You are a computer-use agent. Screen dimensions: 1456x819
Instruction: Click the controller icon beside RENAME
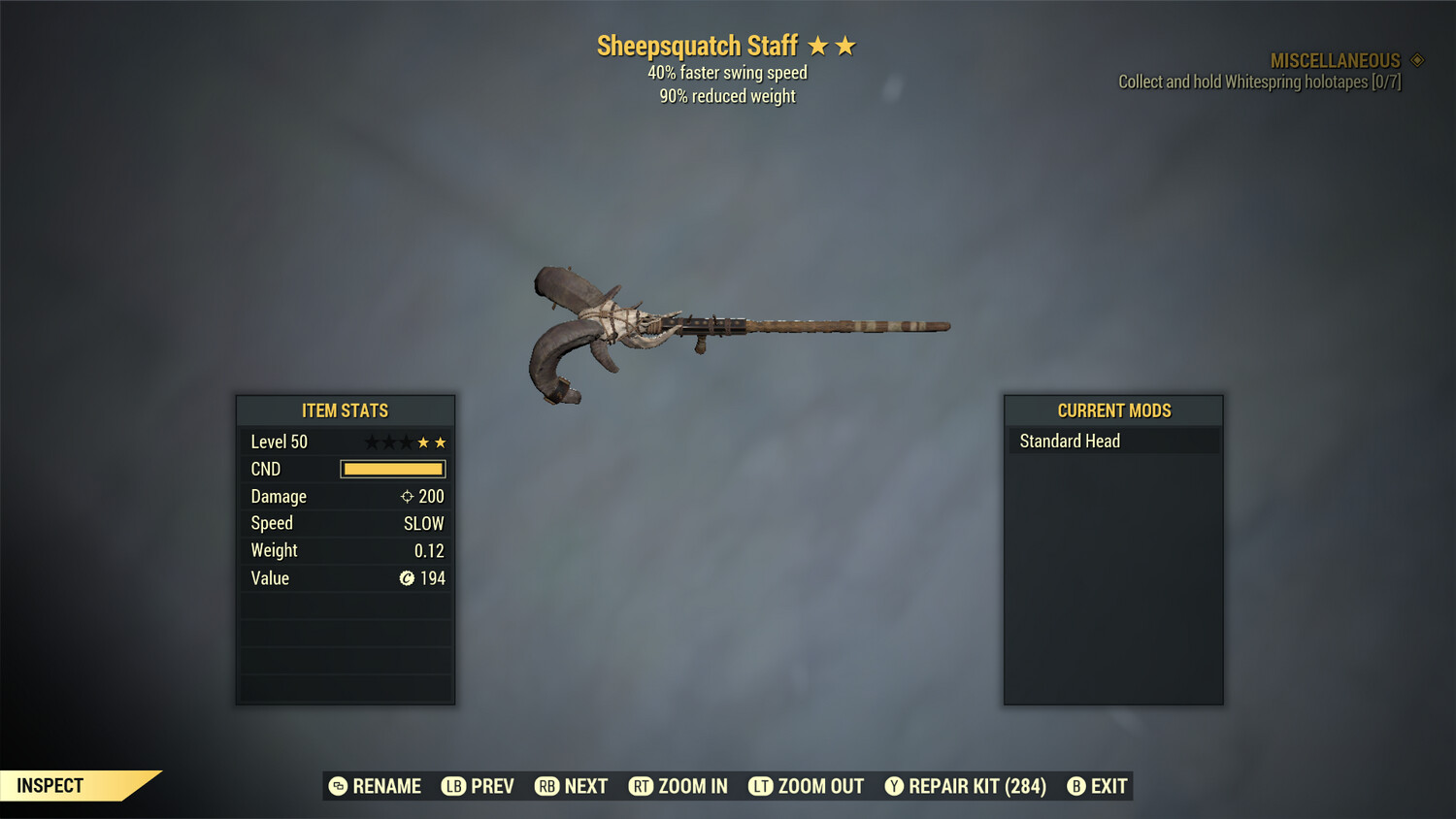click(x=338, y=786)
